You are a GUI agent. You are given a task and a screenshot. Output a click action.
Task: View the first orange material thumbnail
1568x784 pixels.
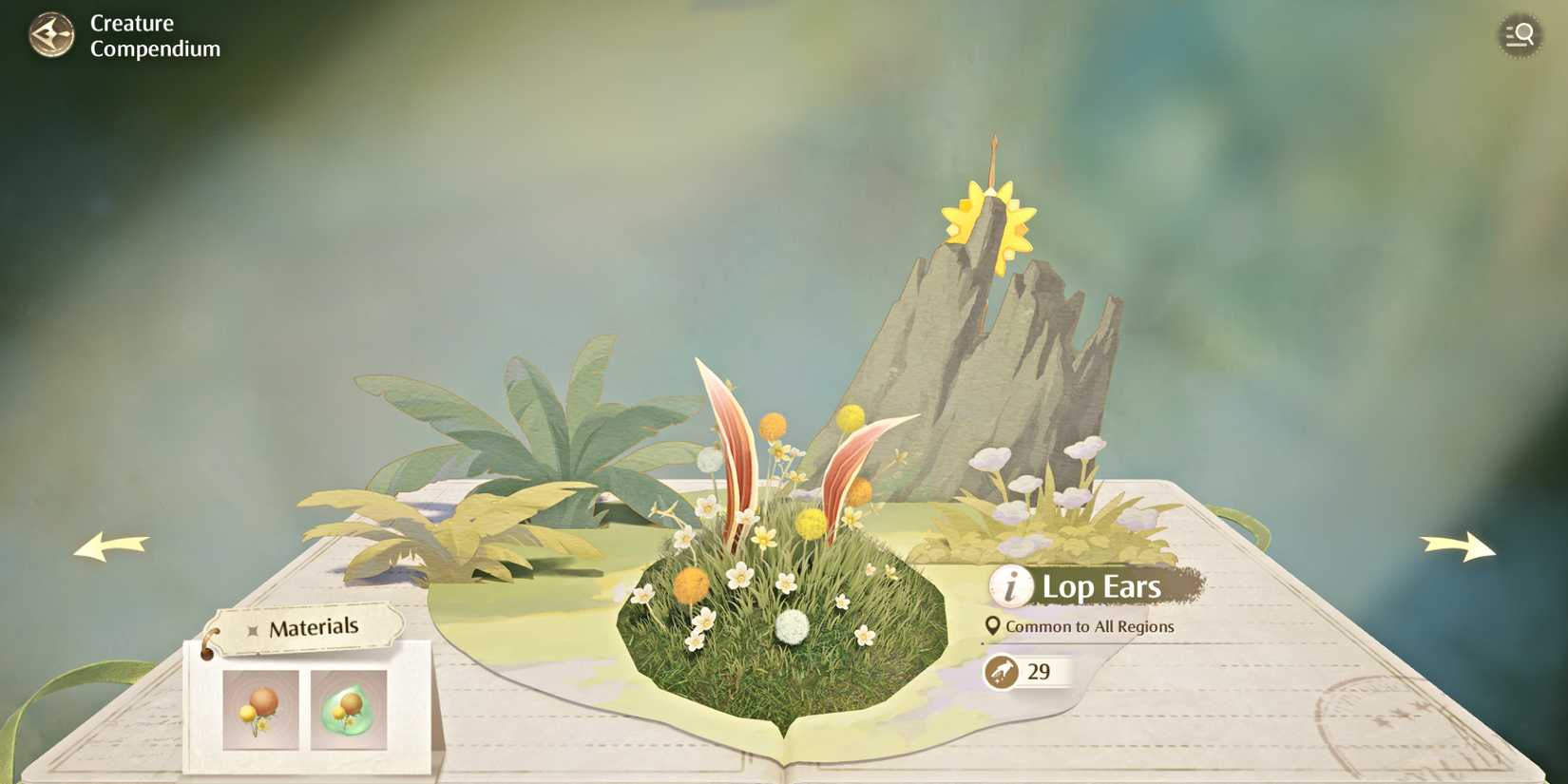pyautogui.click(x=259, y=707)
